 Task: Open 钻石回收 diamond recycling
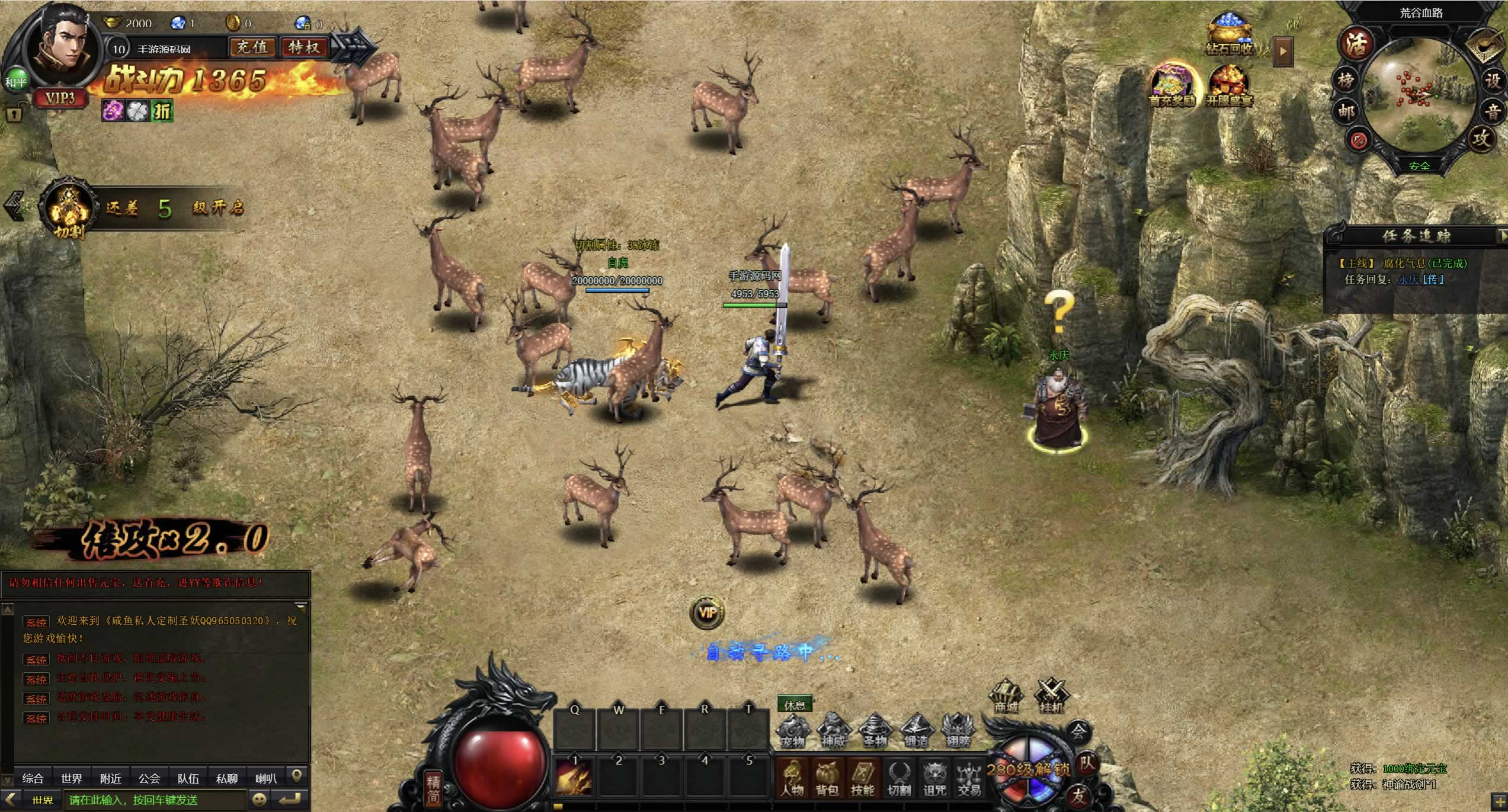1229,36
